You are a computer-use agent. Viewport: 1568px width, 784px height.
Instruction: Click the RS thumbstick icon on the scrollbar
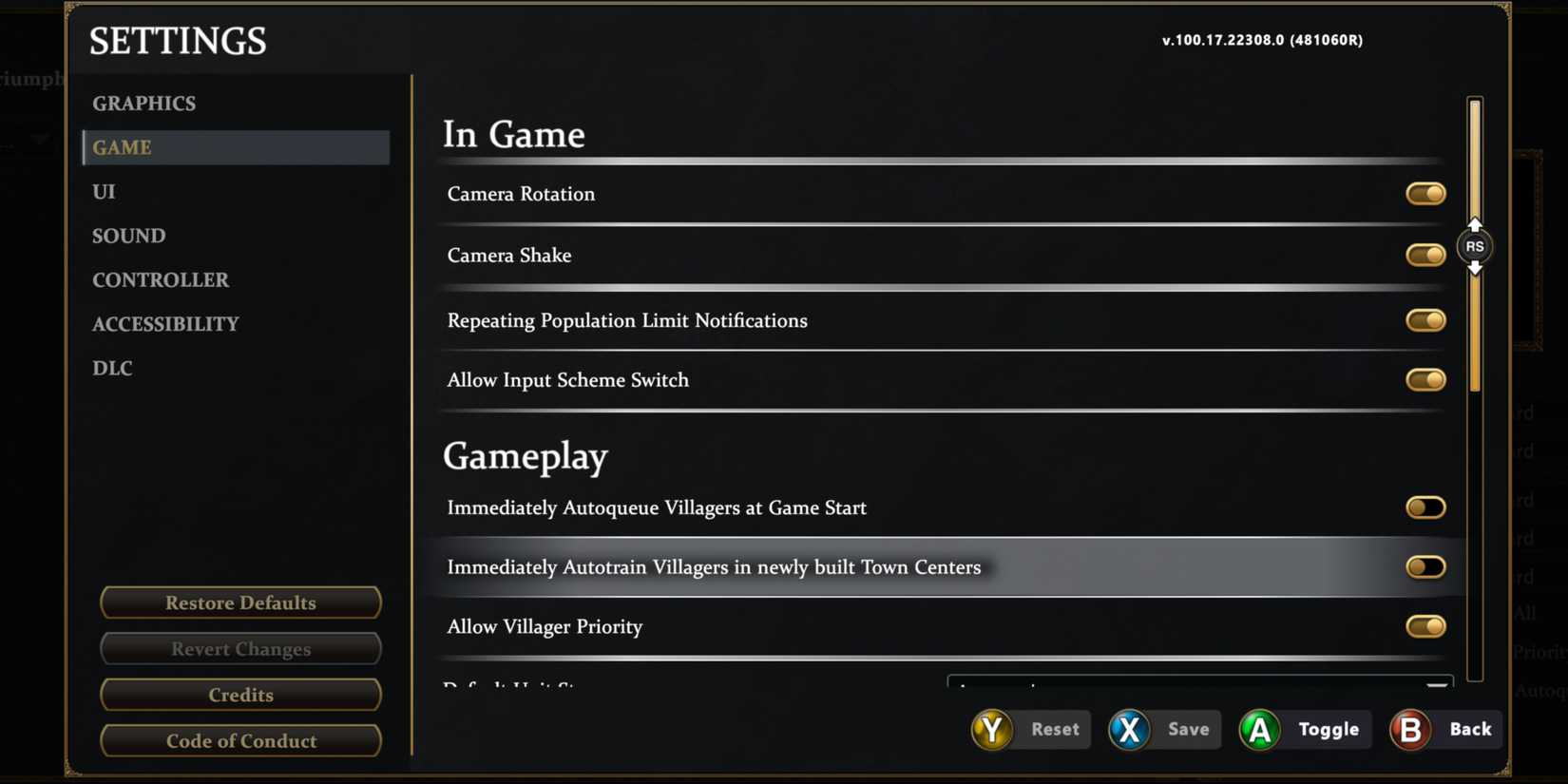pyautogui.click(x=1475, y=246)
